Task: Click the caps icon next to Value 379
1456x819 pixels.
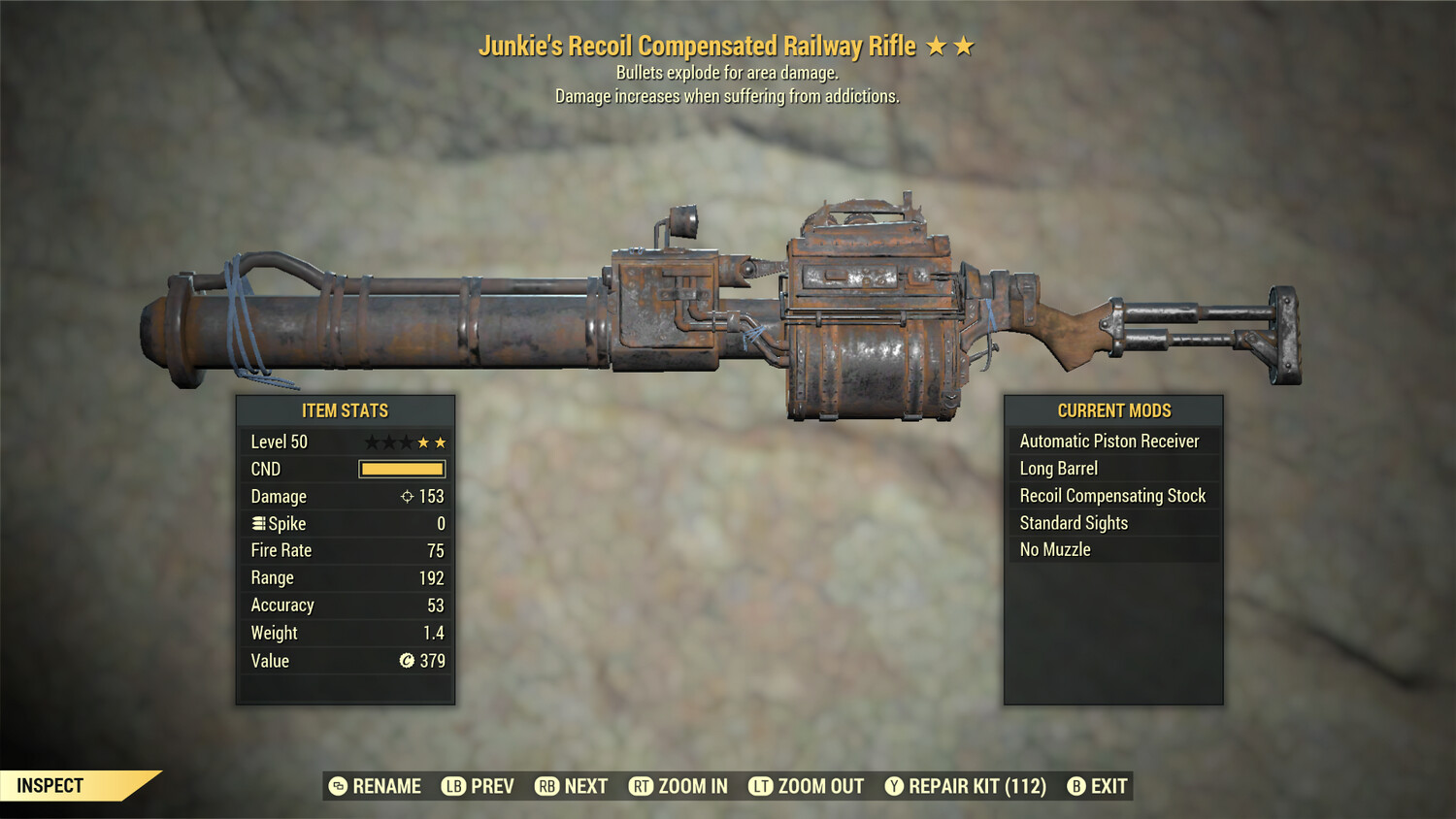Action: [x=408, y=661]
